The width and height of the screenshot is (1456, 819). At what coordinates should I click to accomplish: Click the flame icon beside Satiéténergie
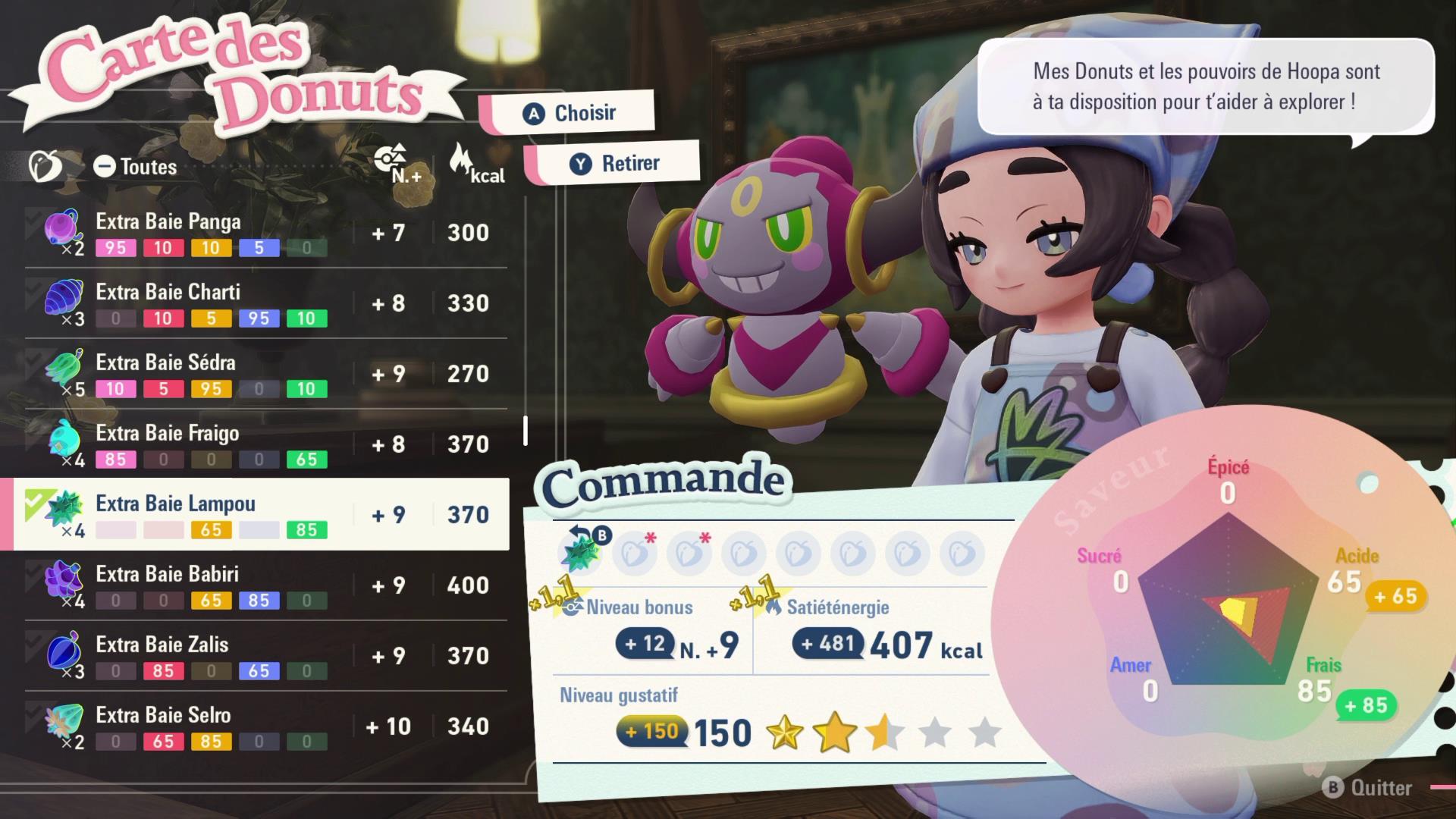click(773, 607)
